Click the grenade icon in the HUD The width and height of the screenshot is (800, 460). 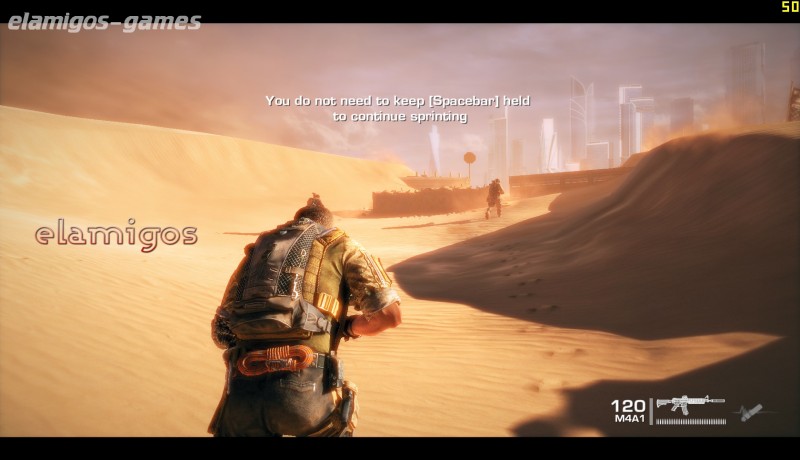[x=751, y=411]
